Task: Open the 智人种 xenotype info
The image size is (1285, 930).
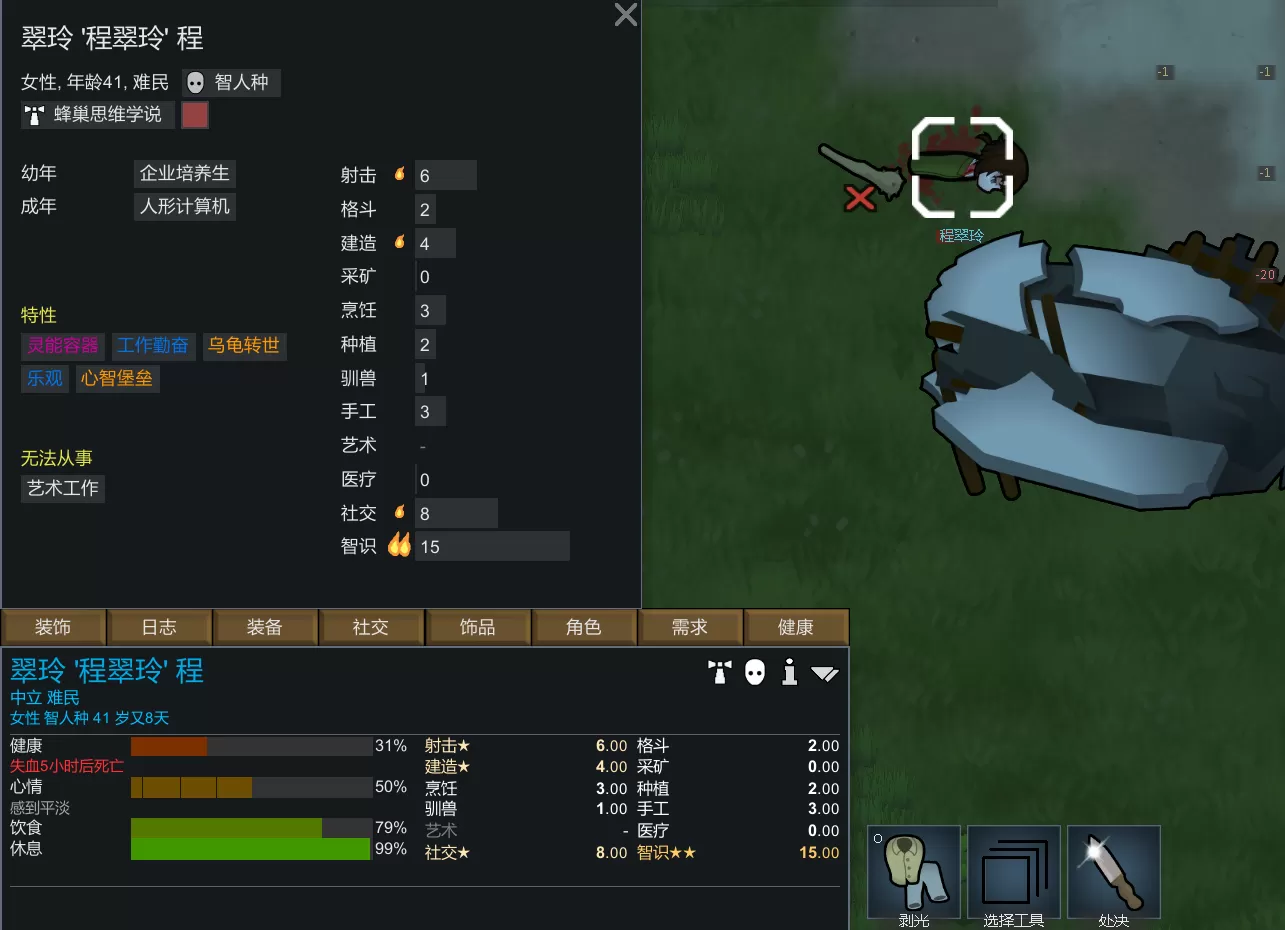Action: 231,83
